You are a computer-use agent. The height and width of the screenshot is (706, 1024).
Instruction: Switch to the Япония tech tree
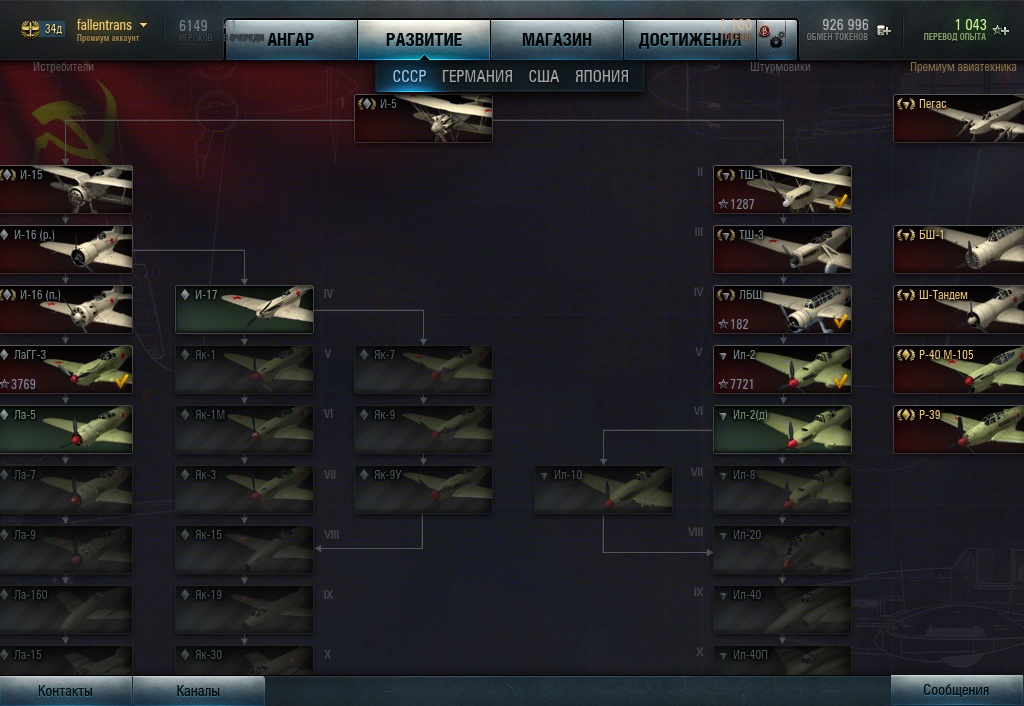(x=601, y=76)
